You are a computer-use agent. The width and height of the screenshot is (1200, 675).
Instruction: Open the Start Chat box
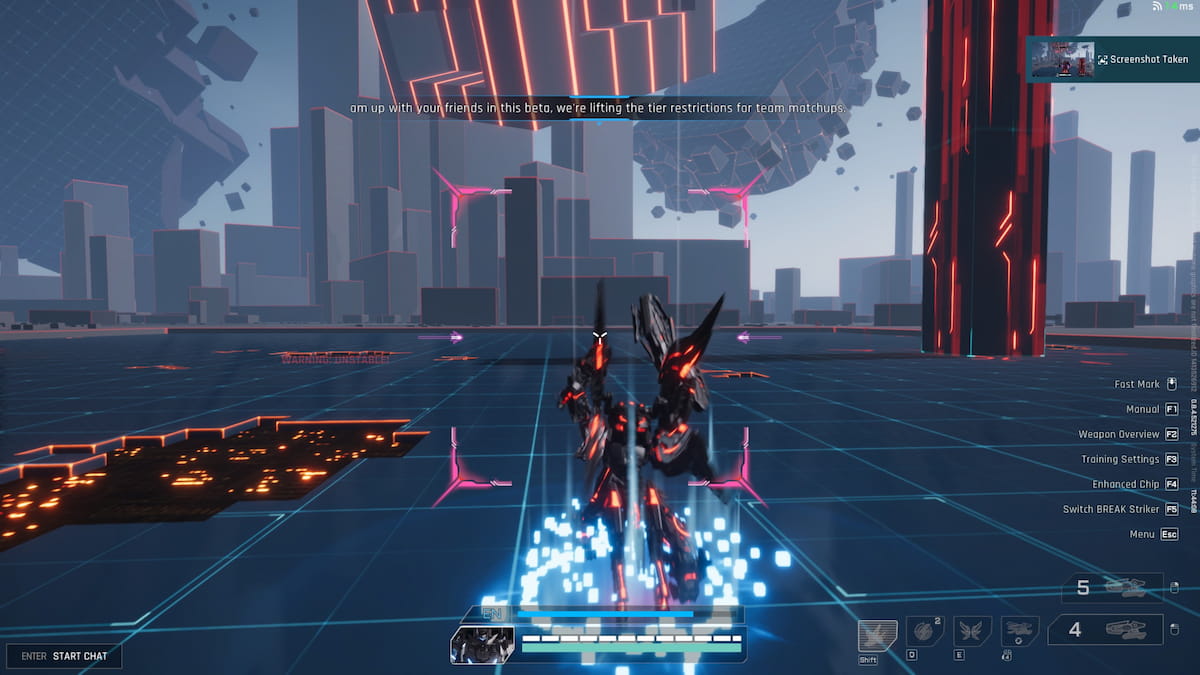point(64,656)
